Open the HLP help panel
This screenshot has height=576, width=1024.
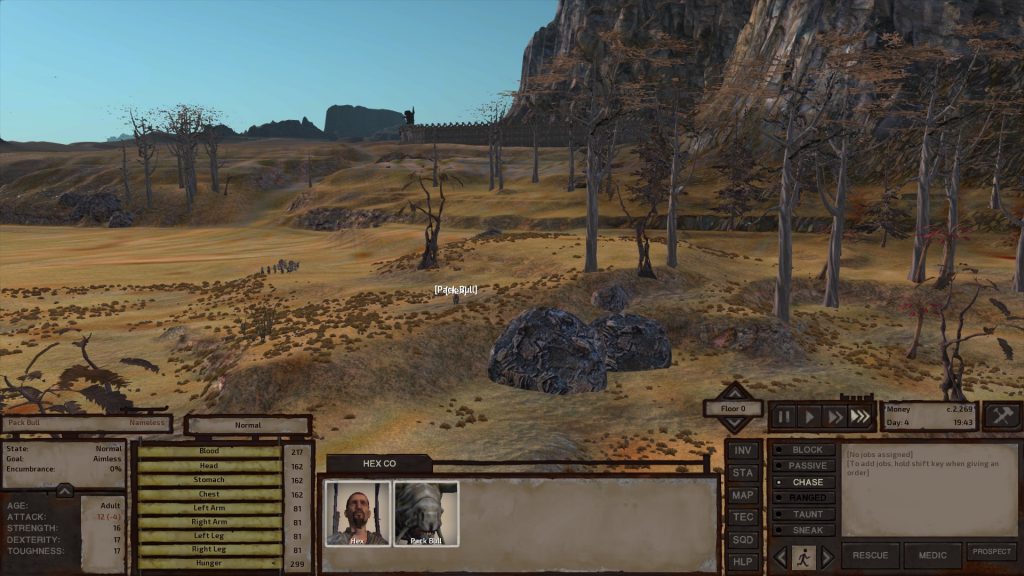click(x=742, y=560)
